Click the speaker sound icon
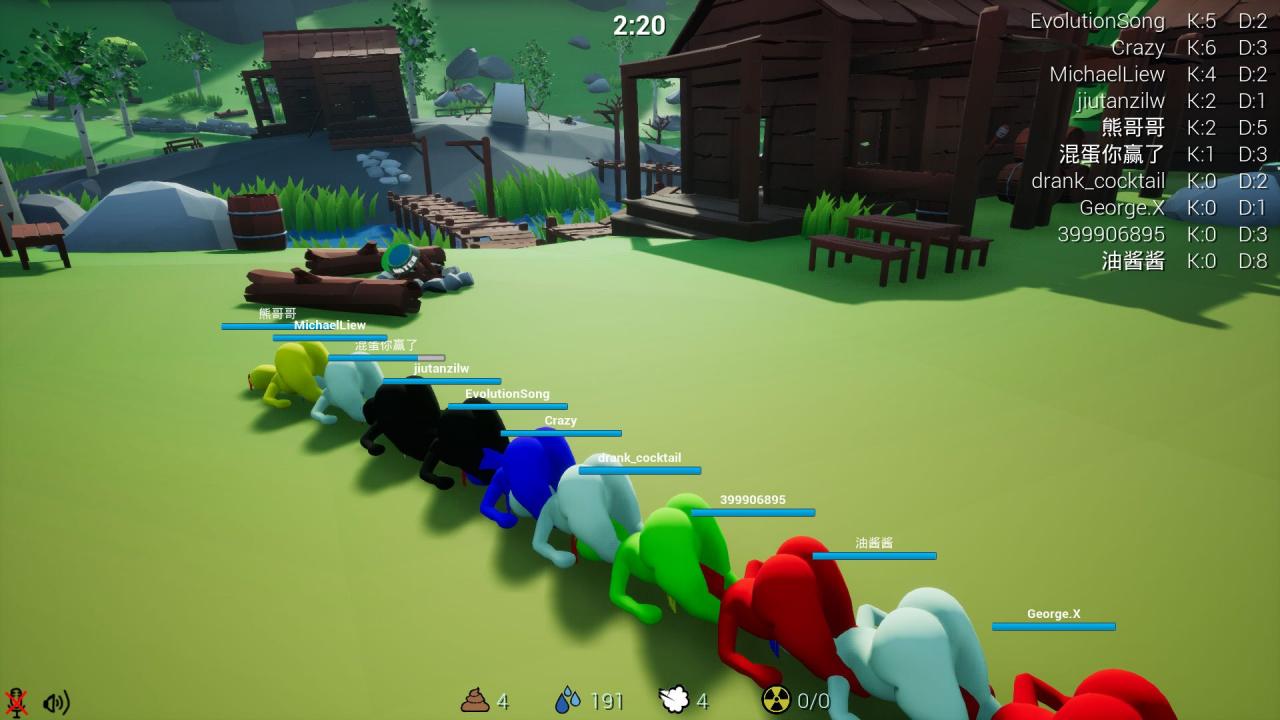This screenshot has height=720, width=1280. [x=56, y=702]
